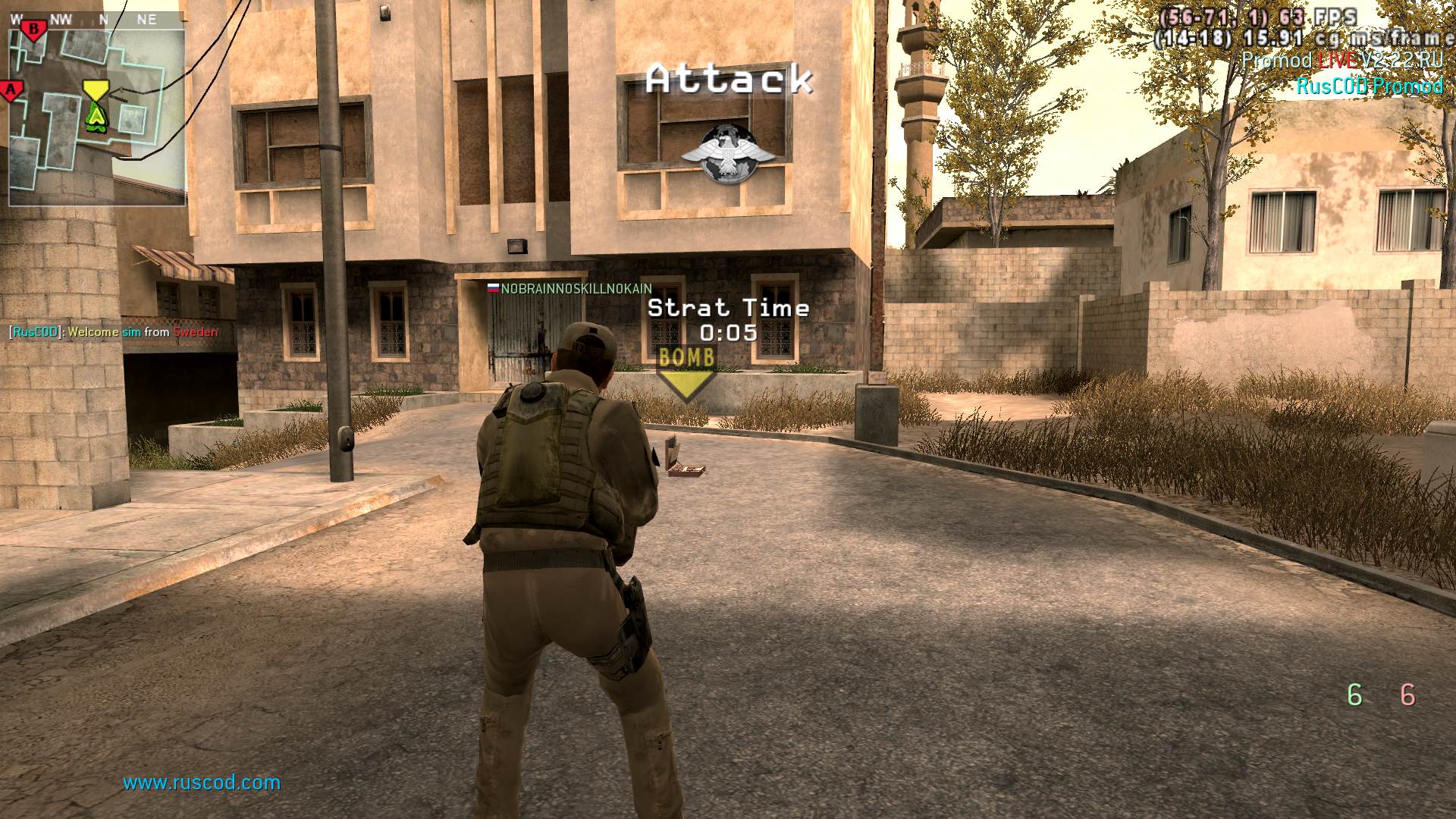
Task: Select the B bombsite marker on the minimap
Action: point(33,30)
